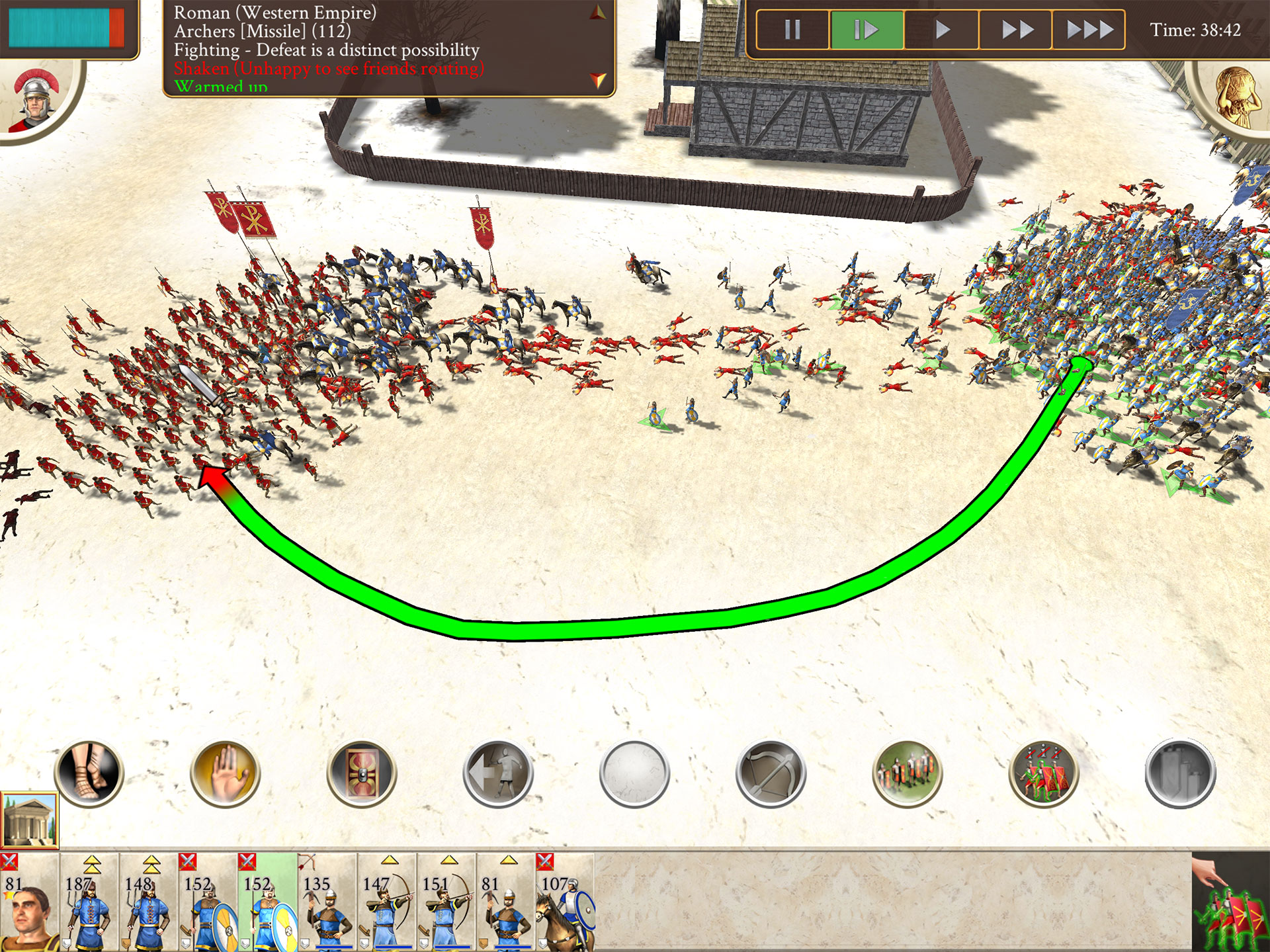Switch to double fast-forward speed
Image resolution: width=1270 pixels, height=952 pixels.
pyautogui.click(x=1016, y=30)
